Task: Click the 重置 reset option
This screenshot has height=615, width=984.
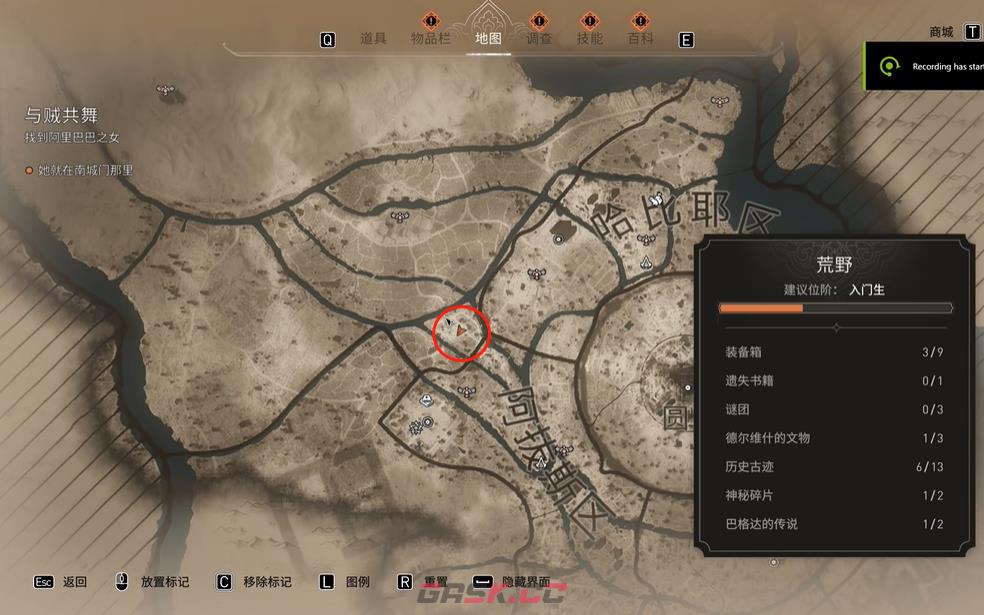Action: point(435,582)
